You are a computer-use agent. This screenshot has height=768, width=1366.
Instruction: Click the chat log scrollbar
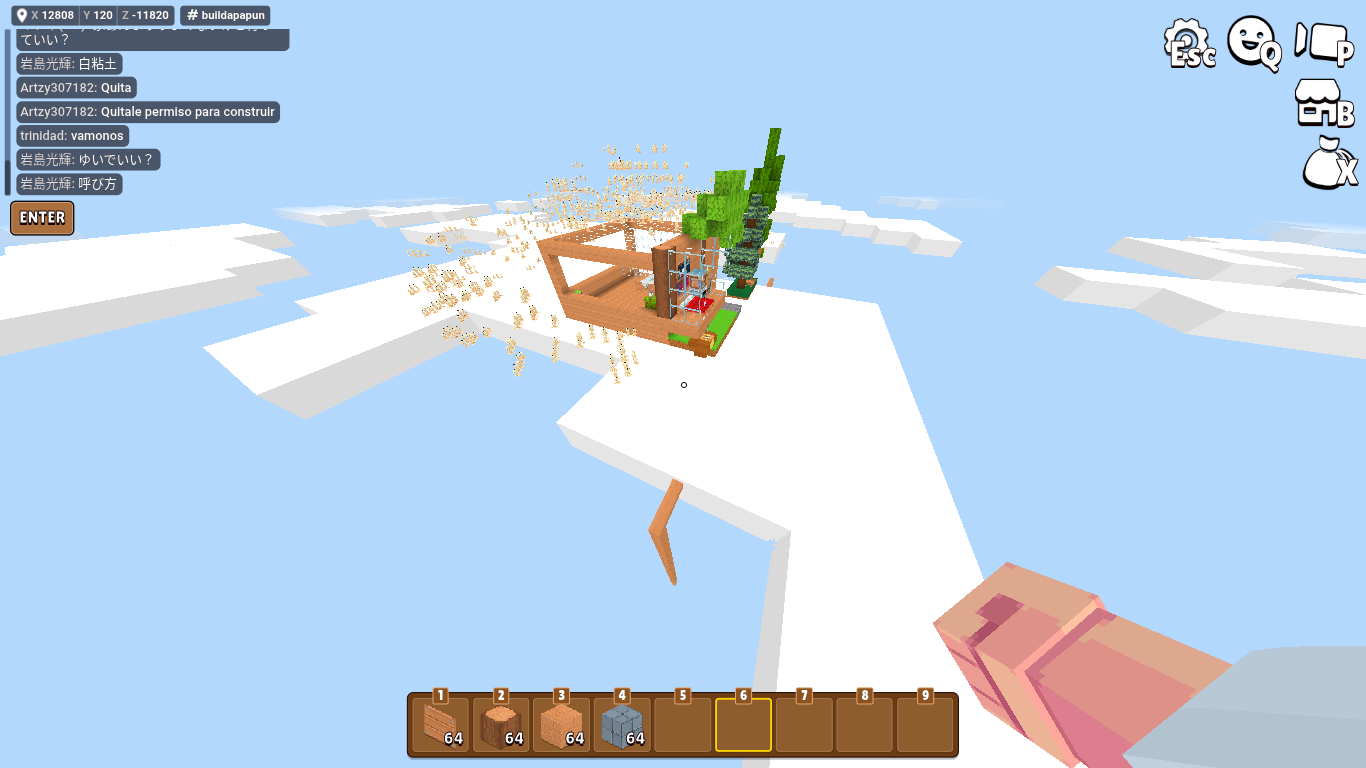click(8, 112)
